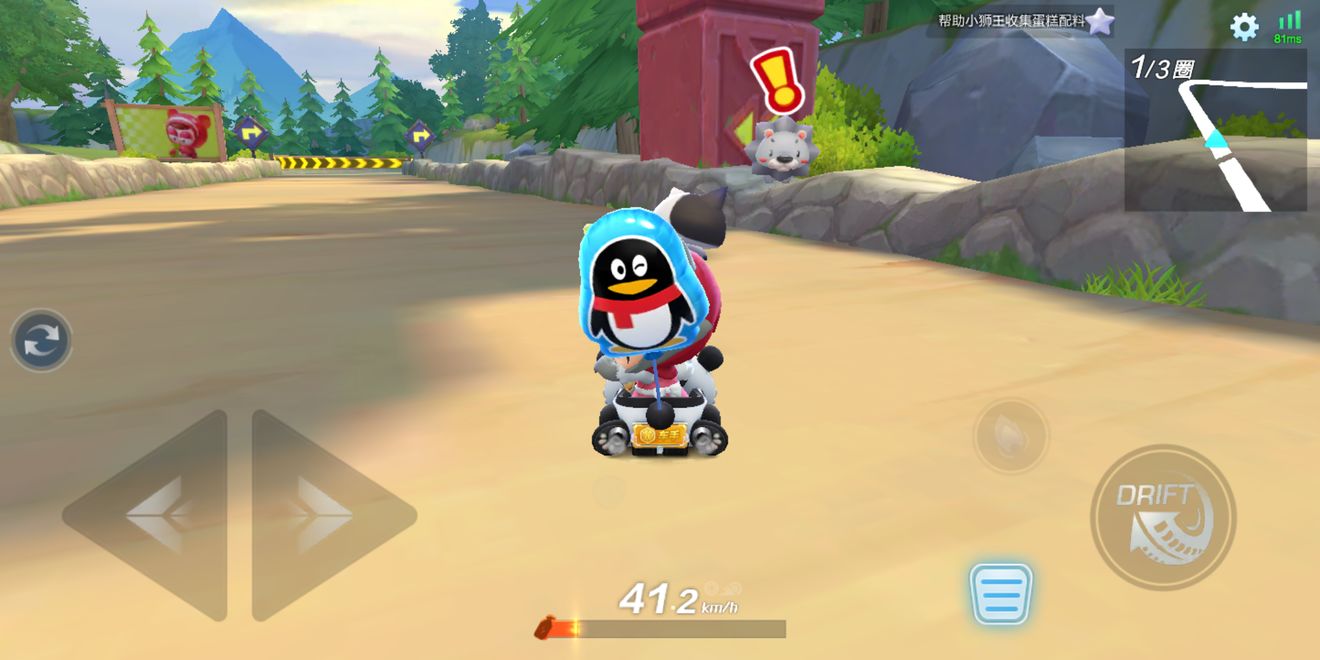
Task: Tap the track minimap
Action: (1215, 131)
